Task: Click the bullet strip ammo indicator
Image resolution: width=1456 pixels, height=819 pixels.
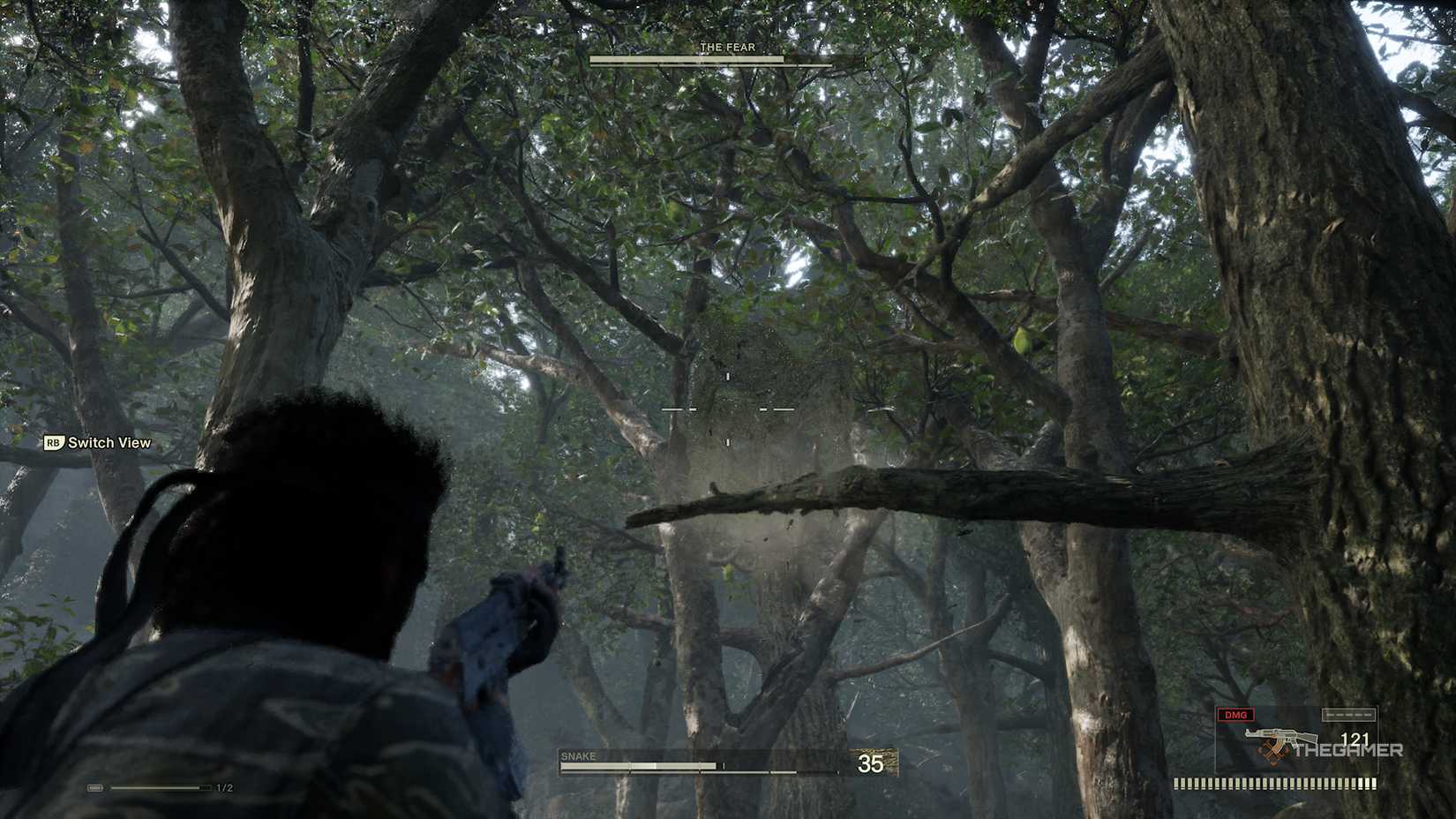Action: point(1275,782)
